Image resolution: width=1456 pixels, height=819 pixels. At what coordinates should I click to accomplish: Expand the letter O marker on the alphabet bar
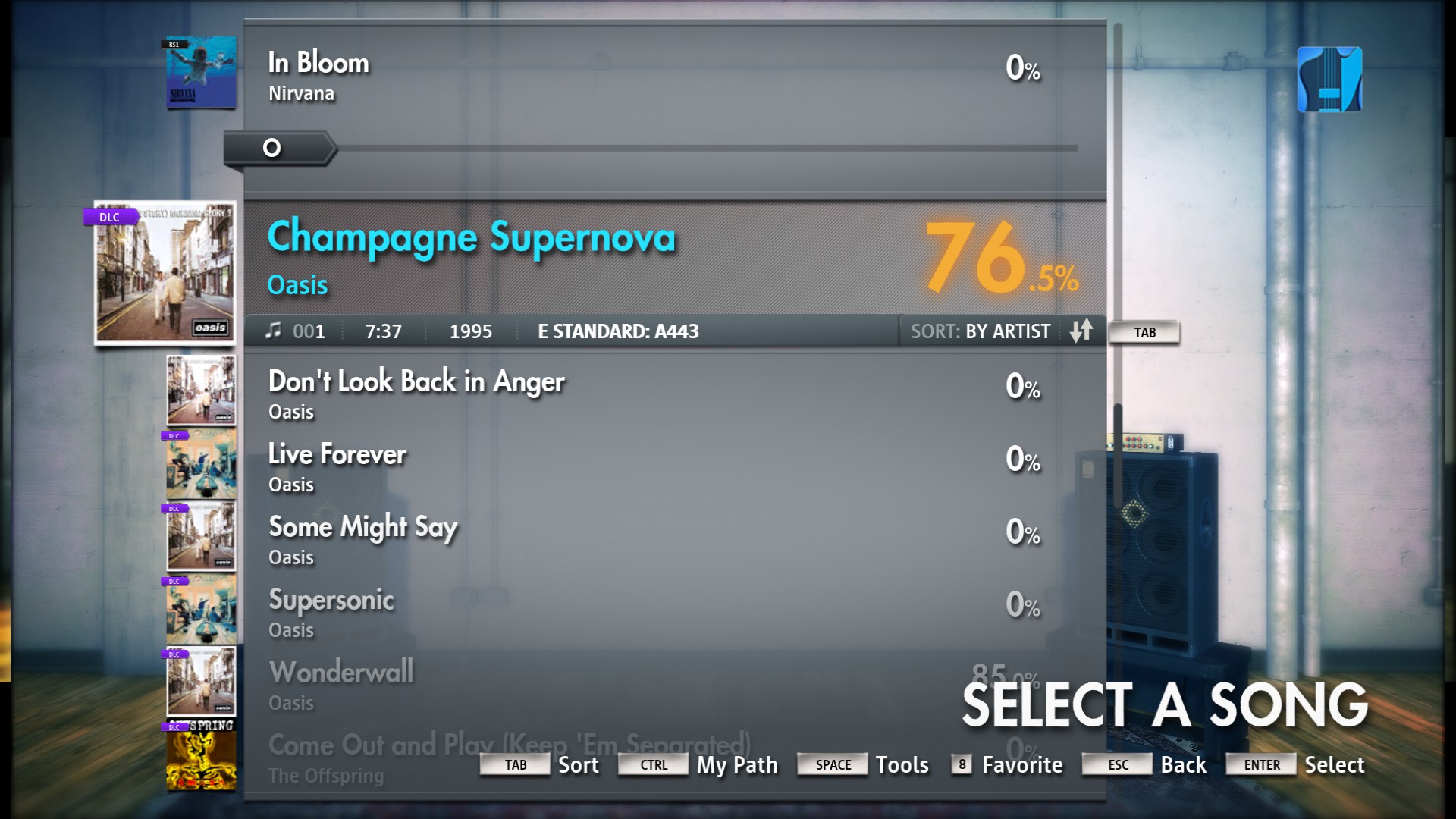pos(270,149)
